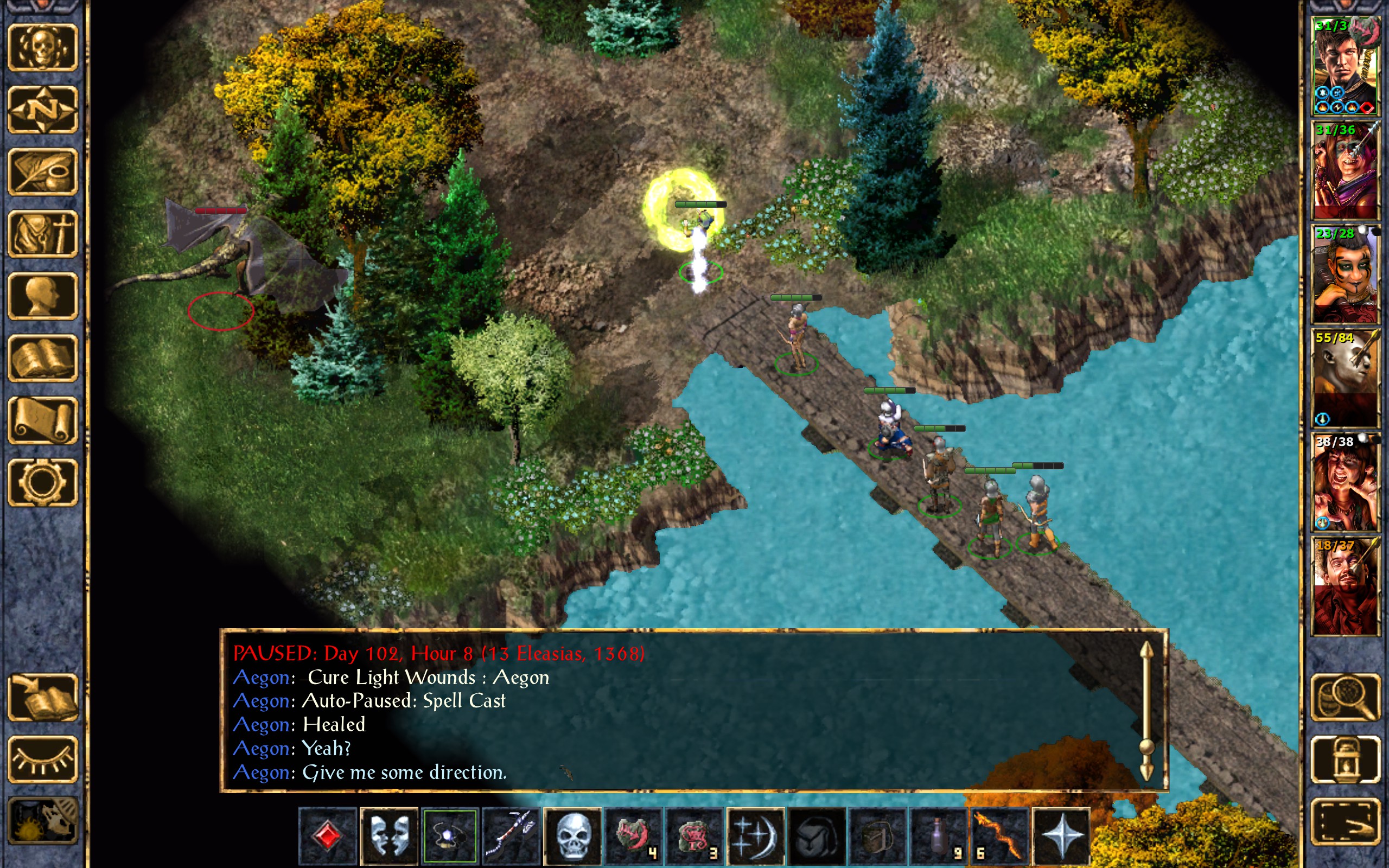Select the portrait showing 18/37 hit points

click(x=1346, y=585)
